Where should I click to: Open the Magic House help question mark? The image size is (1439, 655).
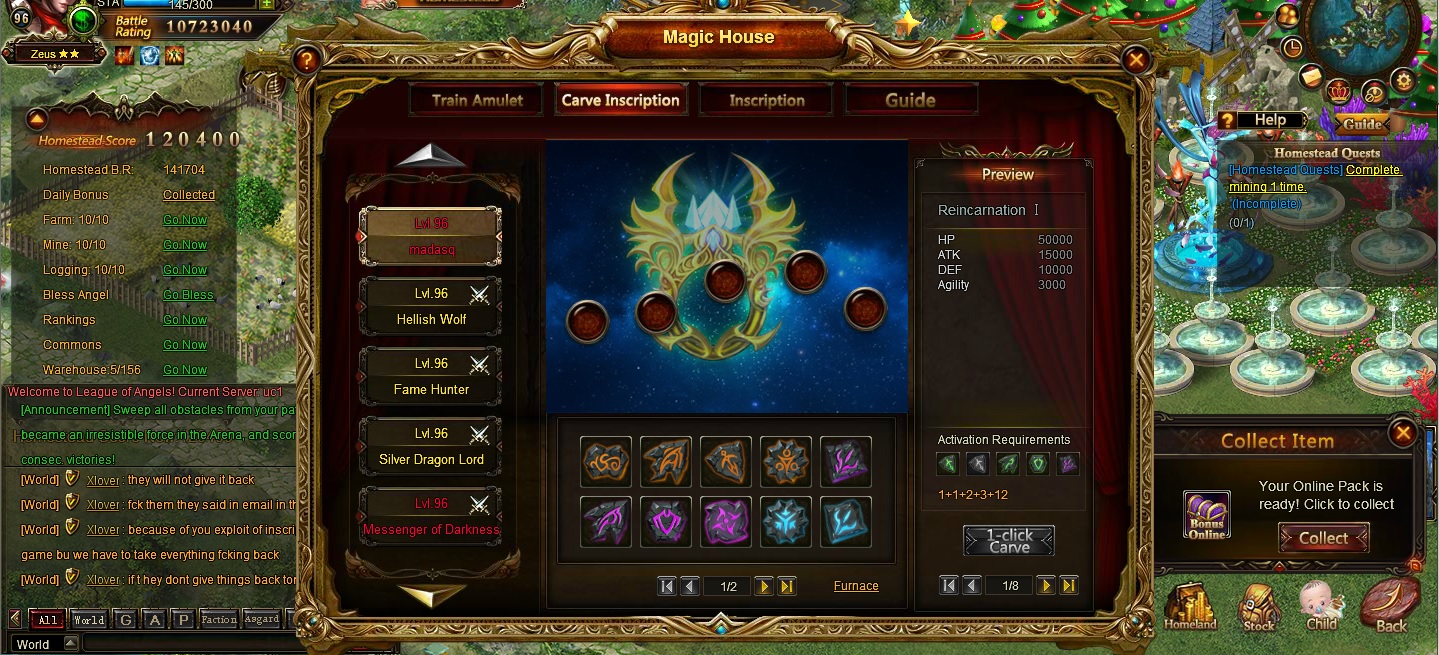point(306,60)
